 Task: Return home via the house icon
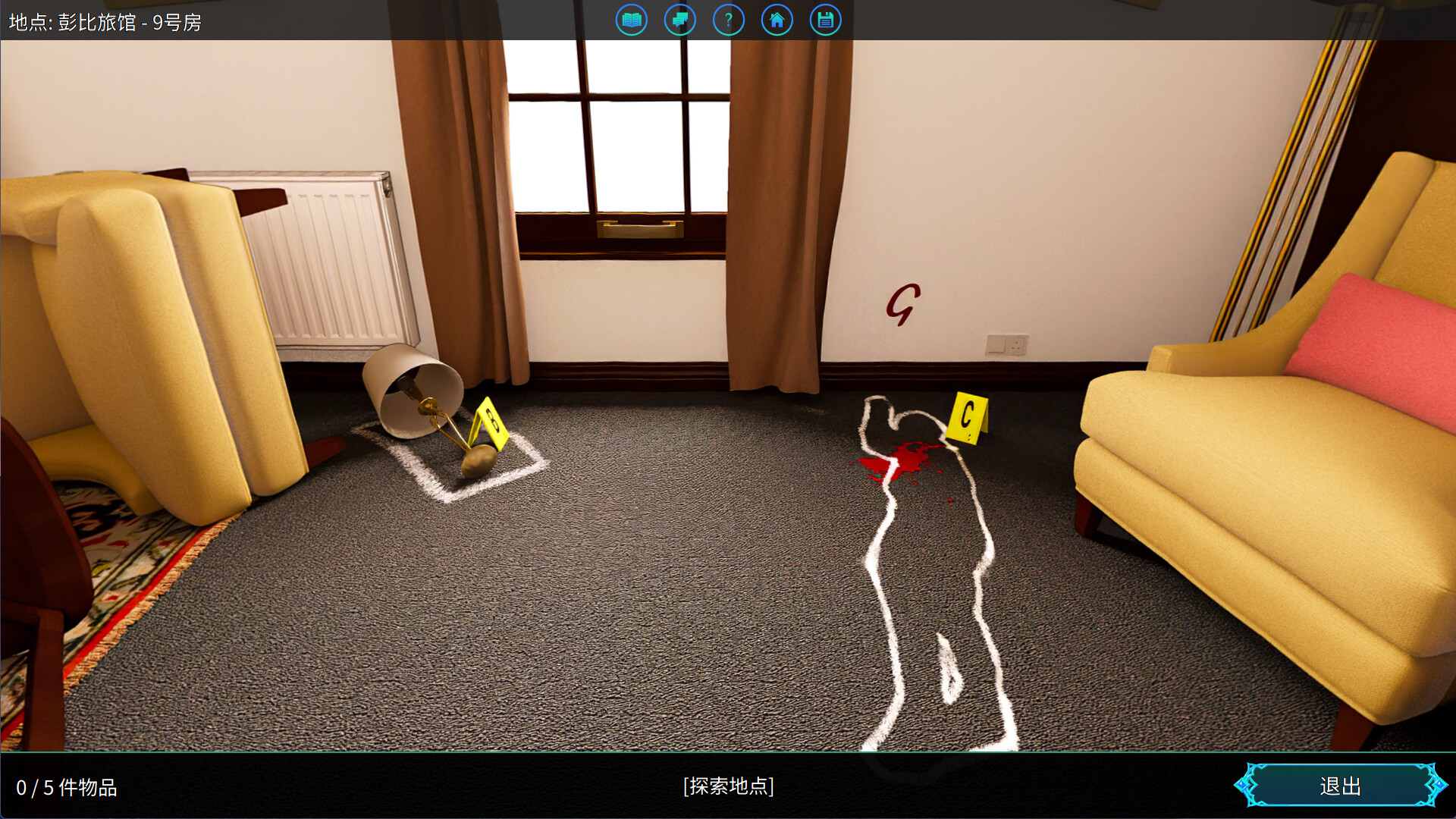click(x=777, y=20)
